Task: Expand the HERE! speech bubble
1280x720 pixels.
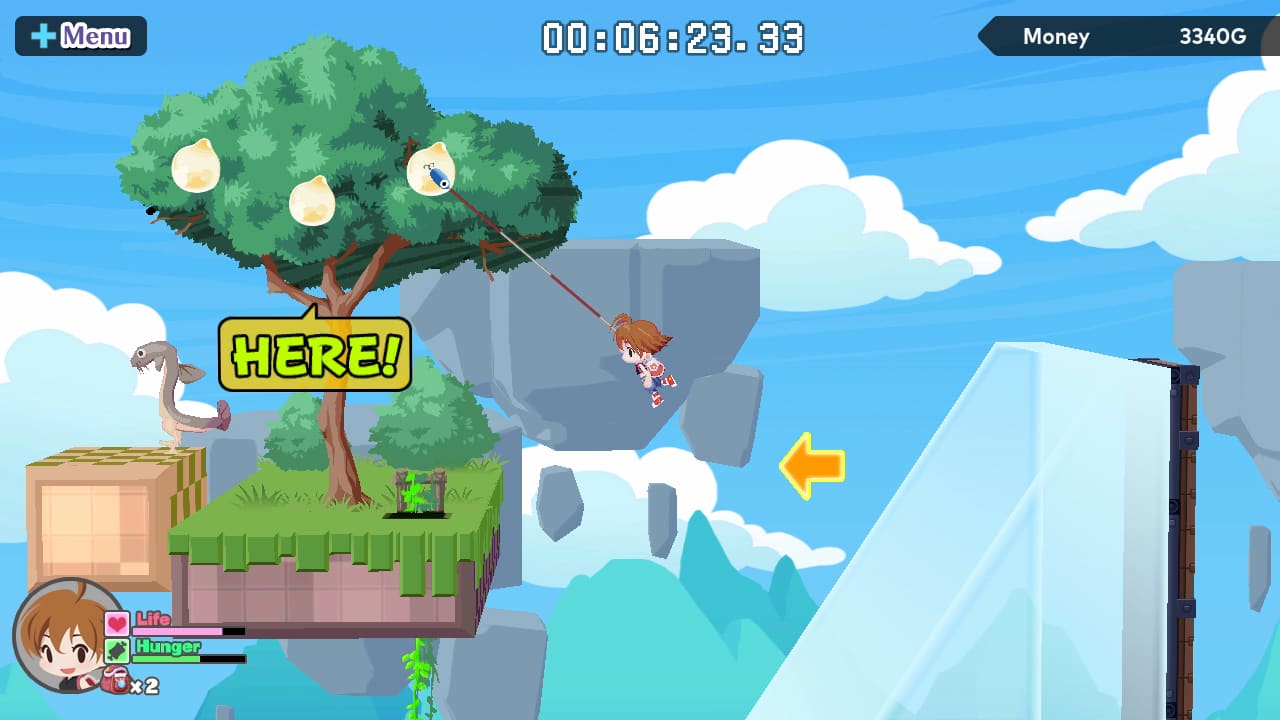Action: click(315, 356)
